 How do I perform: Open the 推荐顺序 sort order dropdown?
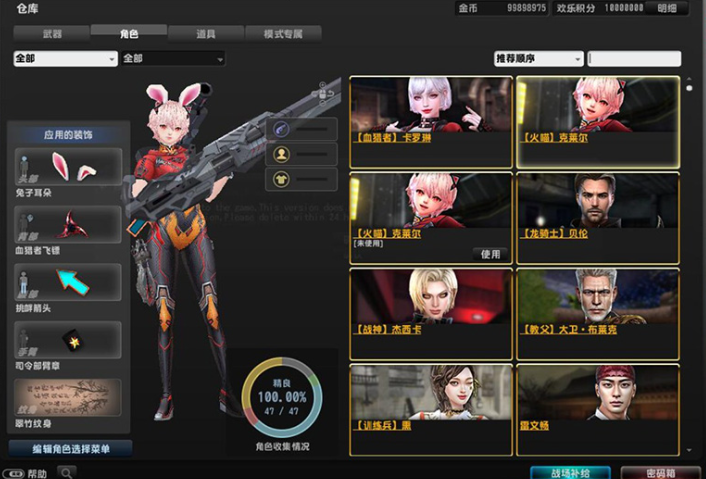(538, 59)
